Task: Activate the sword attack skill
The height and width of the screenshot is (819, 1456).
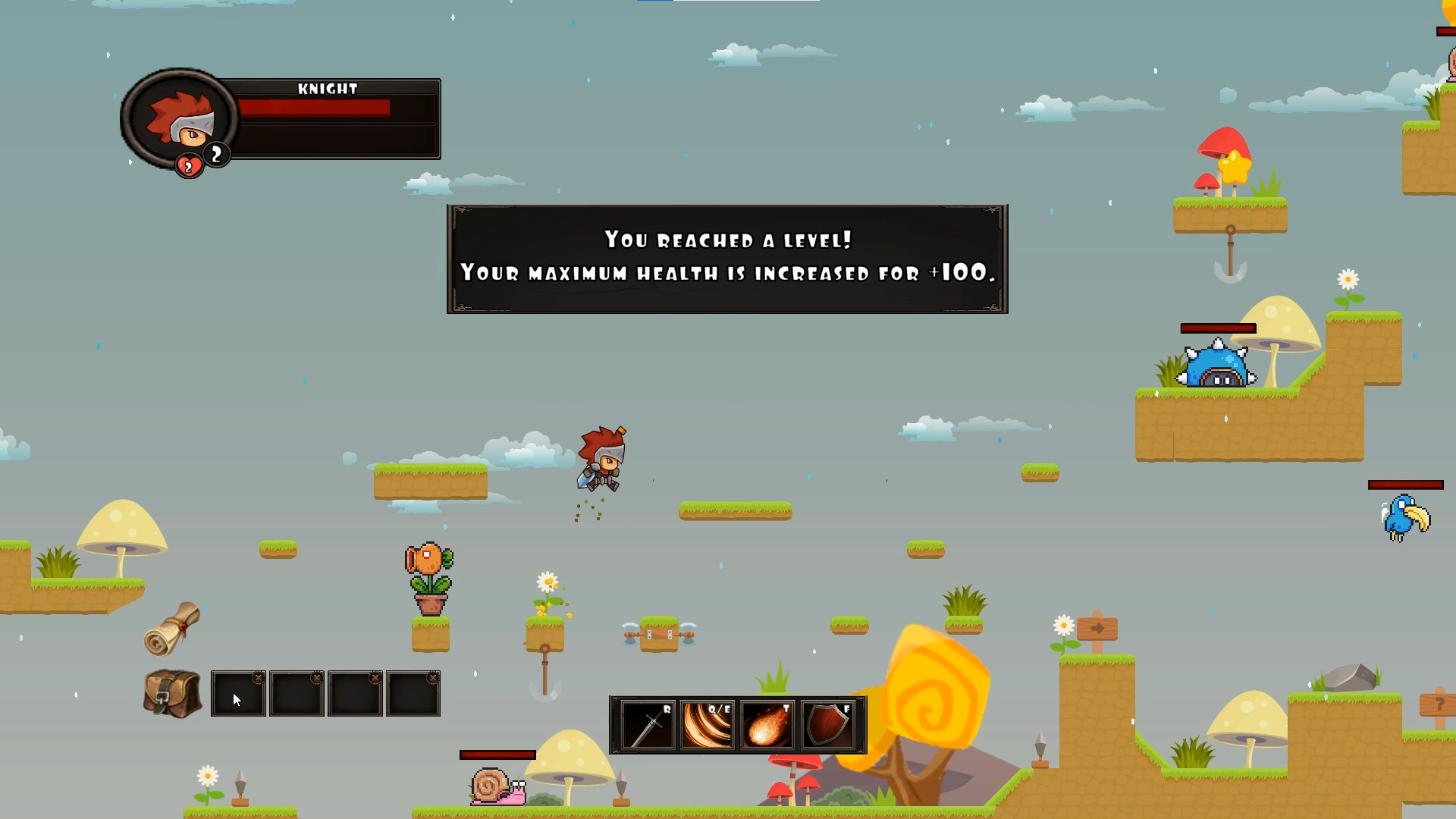Action: tap(647, 726)
